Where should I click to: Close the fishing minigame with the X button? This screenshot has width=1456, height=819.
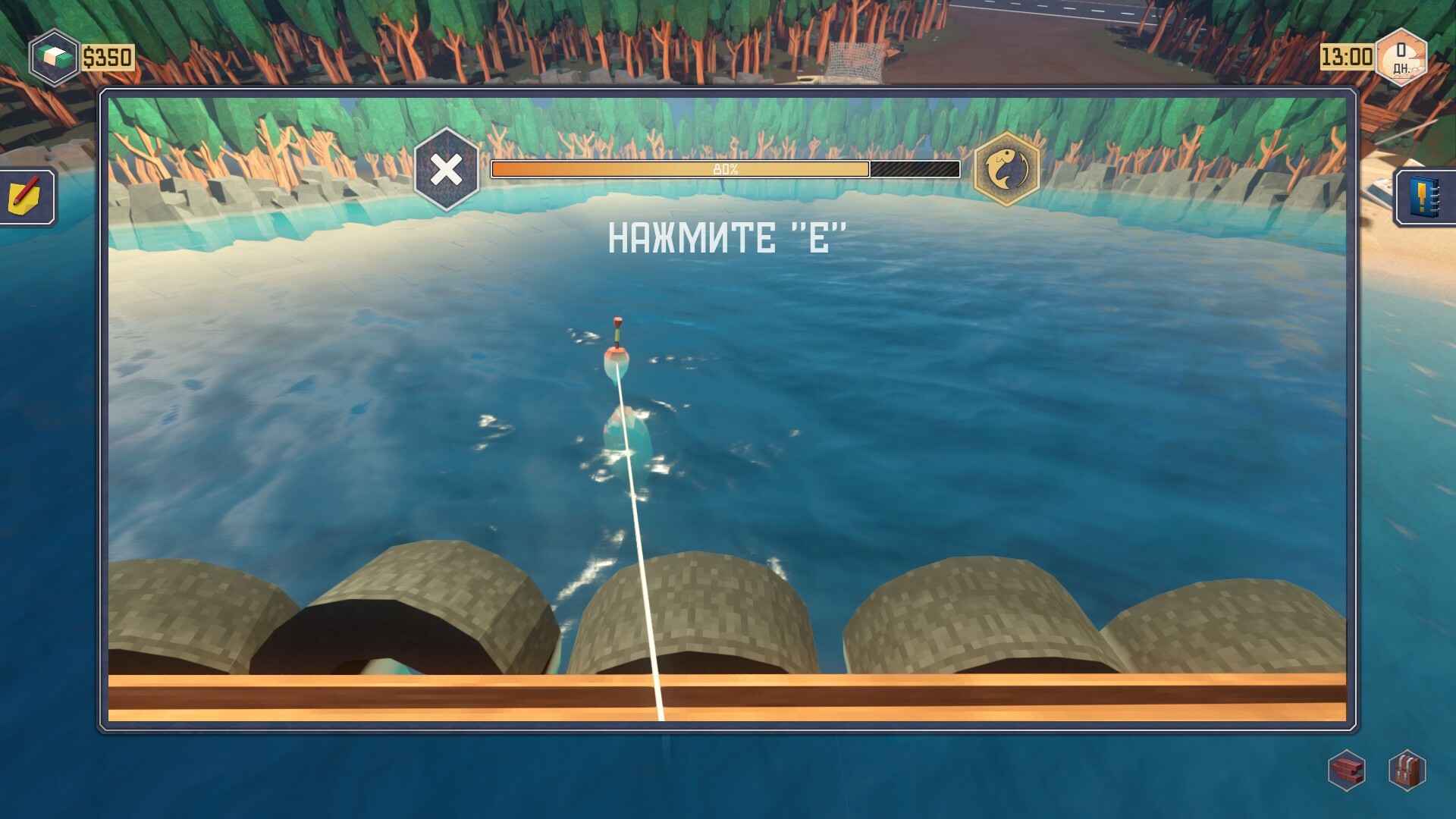click(447, 170)
